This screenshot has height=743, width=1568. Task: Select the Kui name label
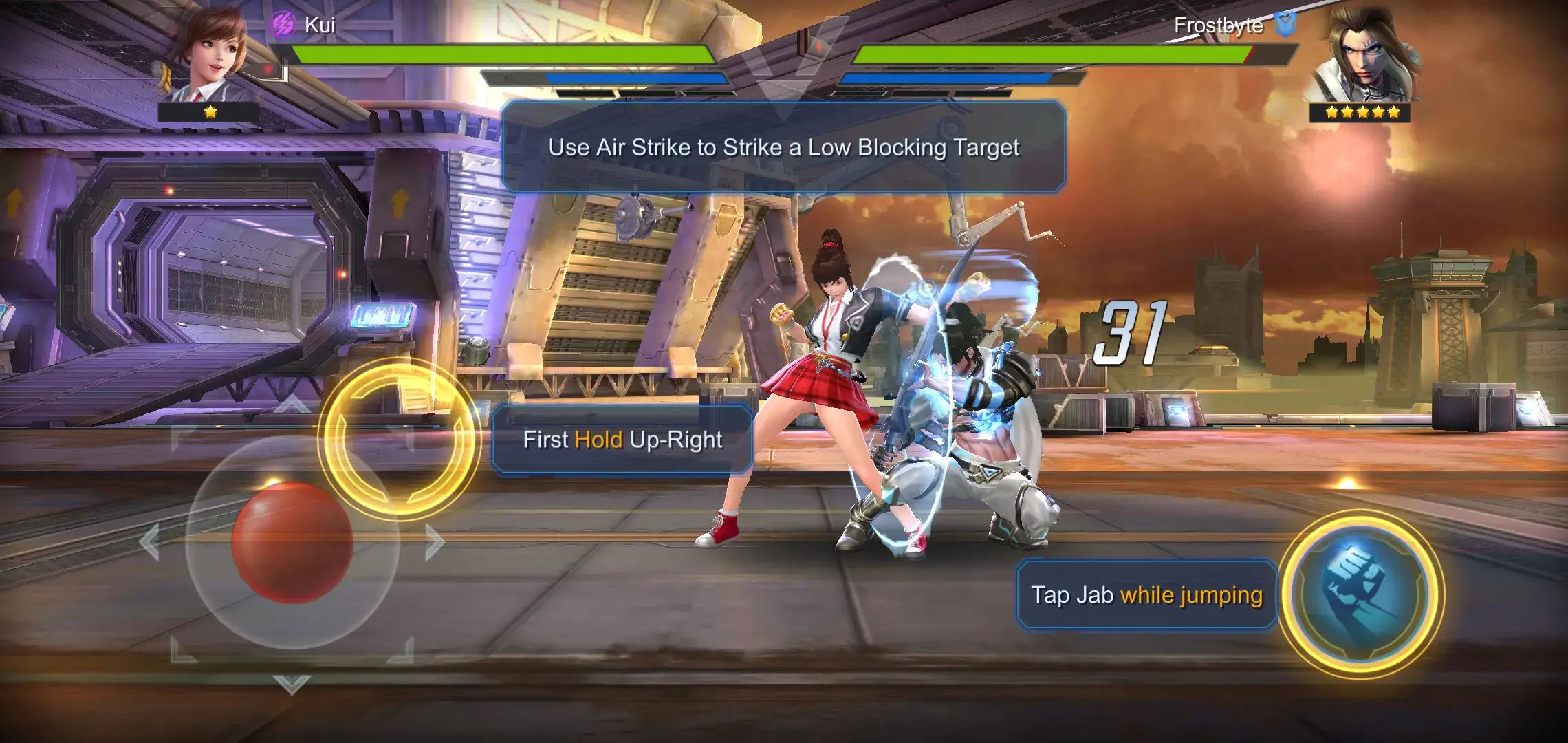point(320,25)
